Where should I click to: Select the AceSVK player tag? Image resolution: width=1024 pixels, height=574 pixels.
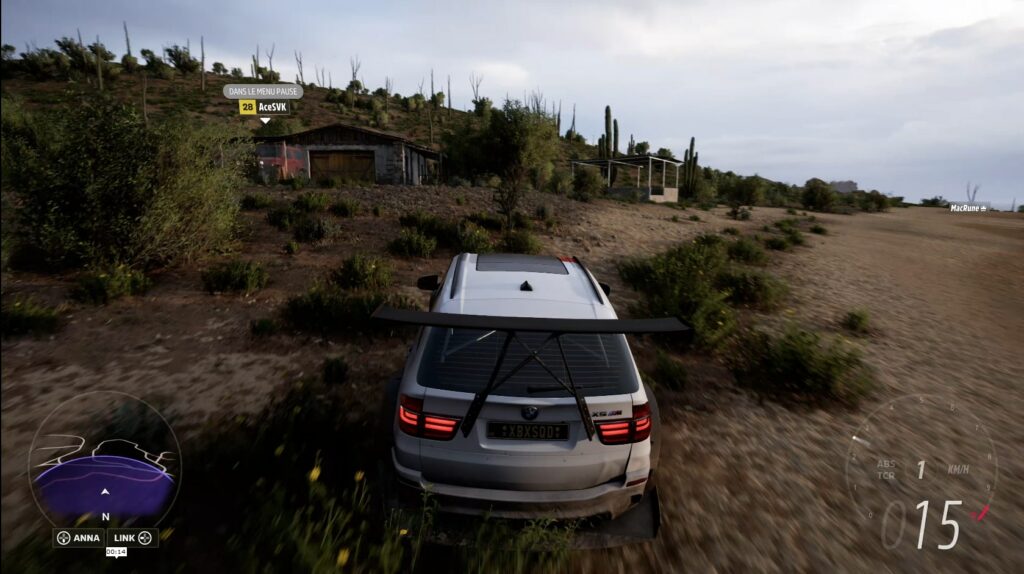tap(264, 107)
